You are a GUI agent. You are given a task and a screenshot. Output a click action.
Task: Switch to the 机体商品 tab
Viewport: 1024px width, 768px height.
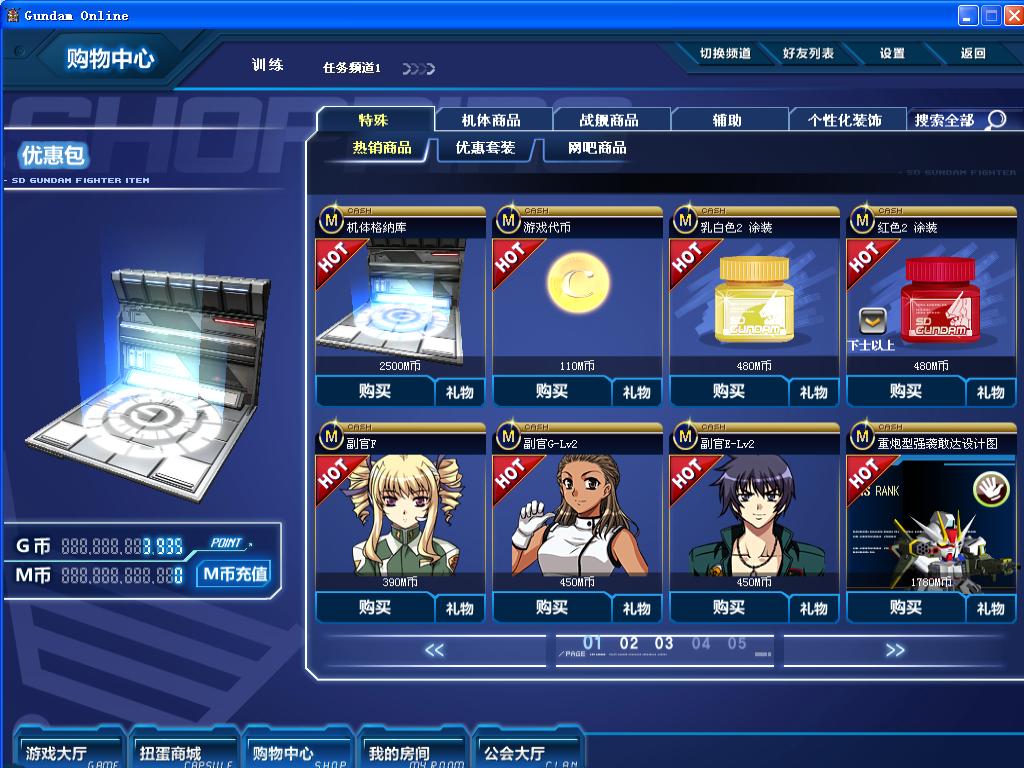click(x=491, y=120)
